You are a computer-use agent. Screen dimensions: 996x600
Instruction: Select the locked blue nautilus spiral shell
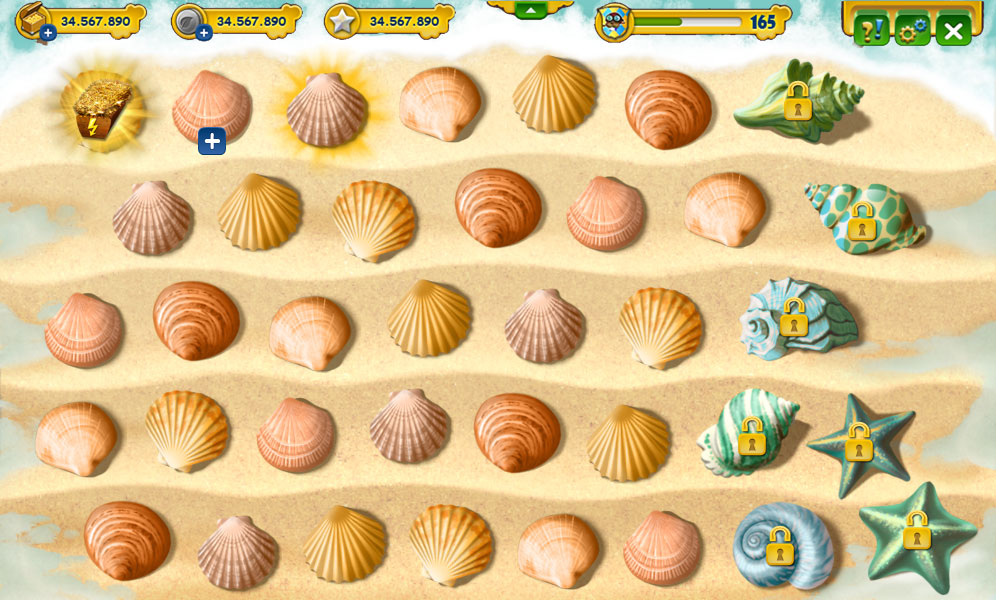pos(782,546)
